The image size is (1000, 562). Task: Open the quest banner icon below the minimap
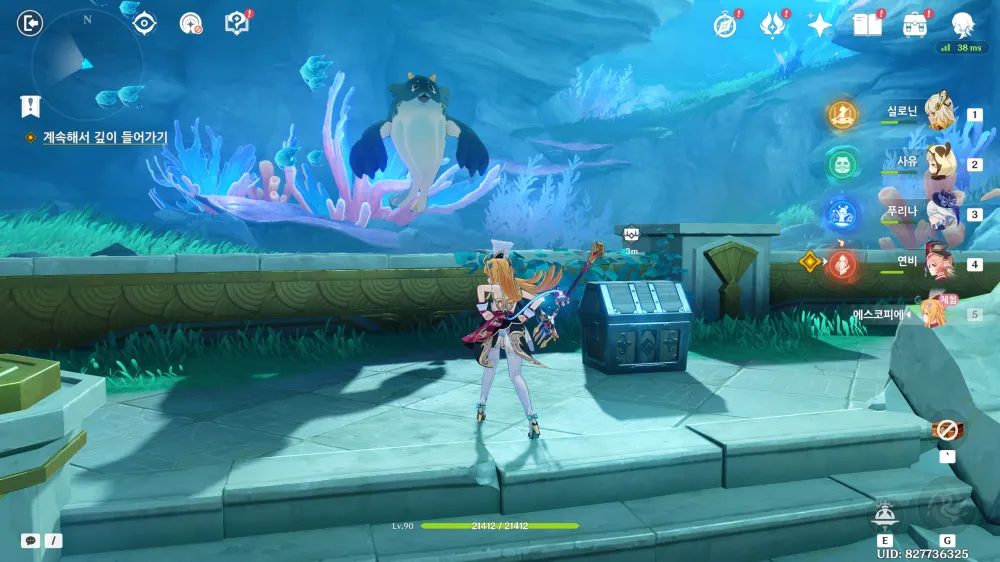31,105
